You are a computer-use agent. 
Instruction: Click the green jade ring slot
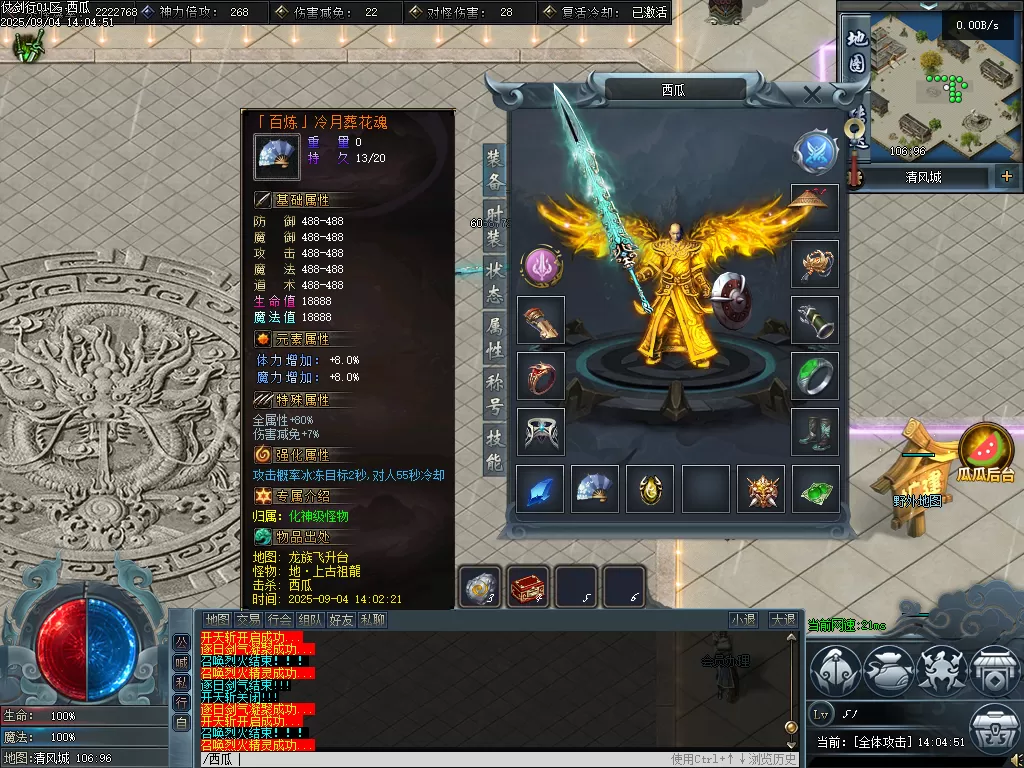click(x=815, y=375)
